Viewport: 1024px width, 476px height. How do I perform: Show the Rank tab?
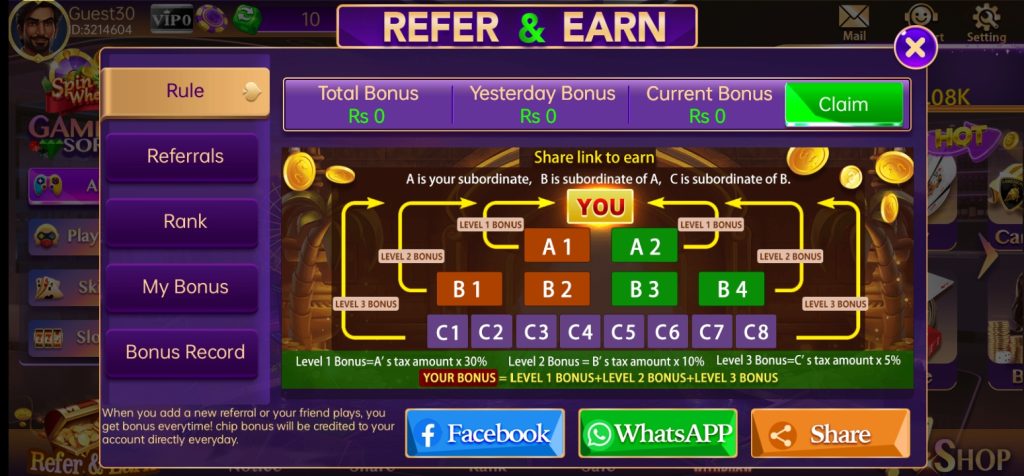[185, 221]
